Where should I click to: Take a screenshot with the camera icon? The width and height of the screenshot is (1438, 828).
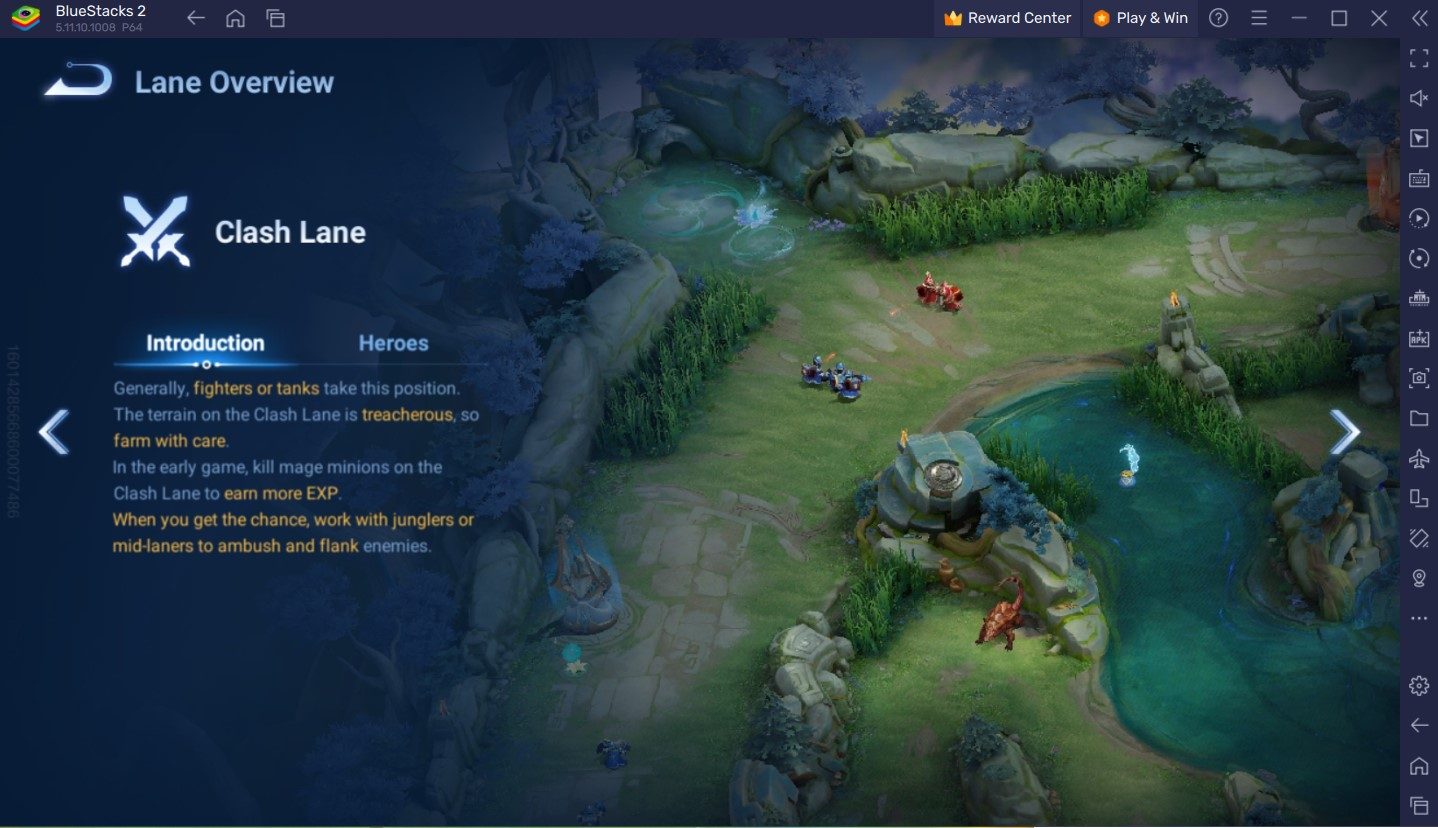pos(1418,378)
